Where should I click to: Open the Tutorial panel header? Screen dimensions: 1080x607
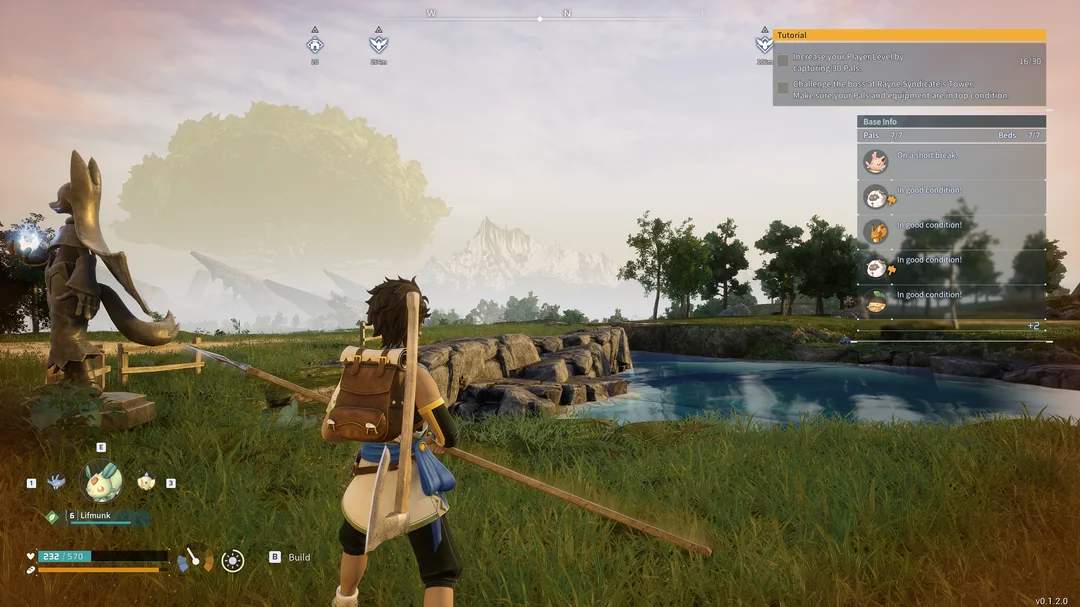[x=909, y=35]
